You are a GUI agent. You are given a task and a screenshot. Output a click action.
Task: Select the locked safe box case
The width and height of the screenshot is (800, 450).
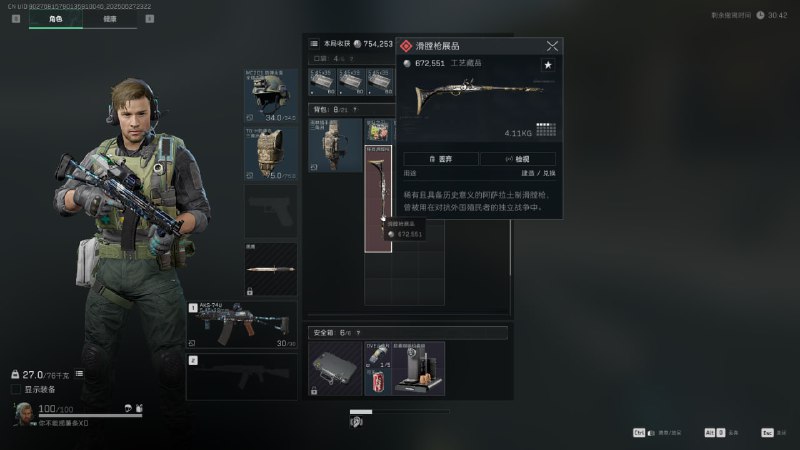pyautogui.click(x=335, y=369)
